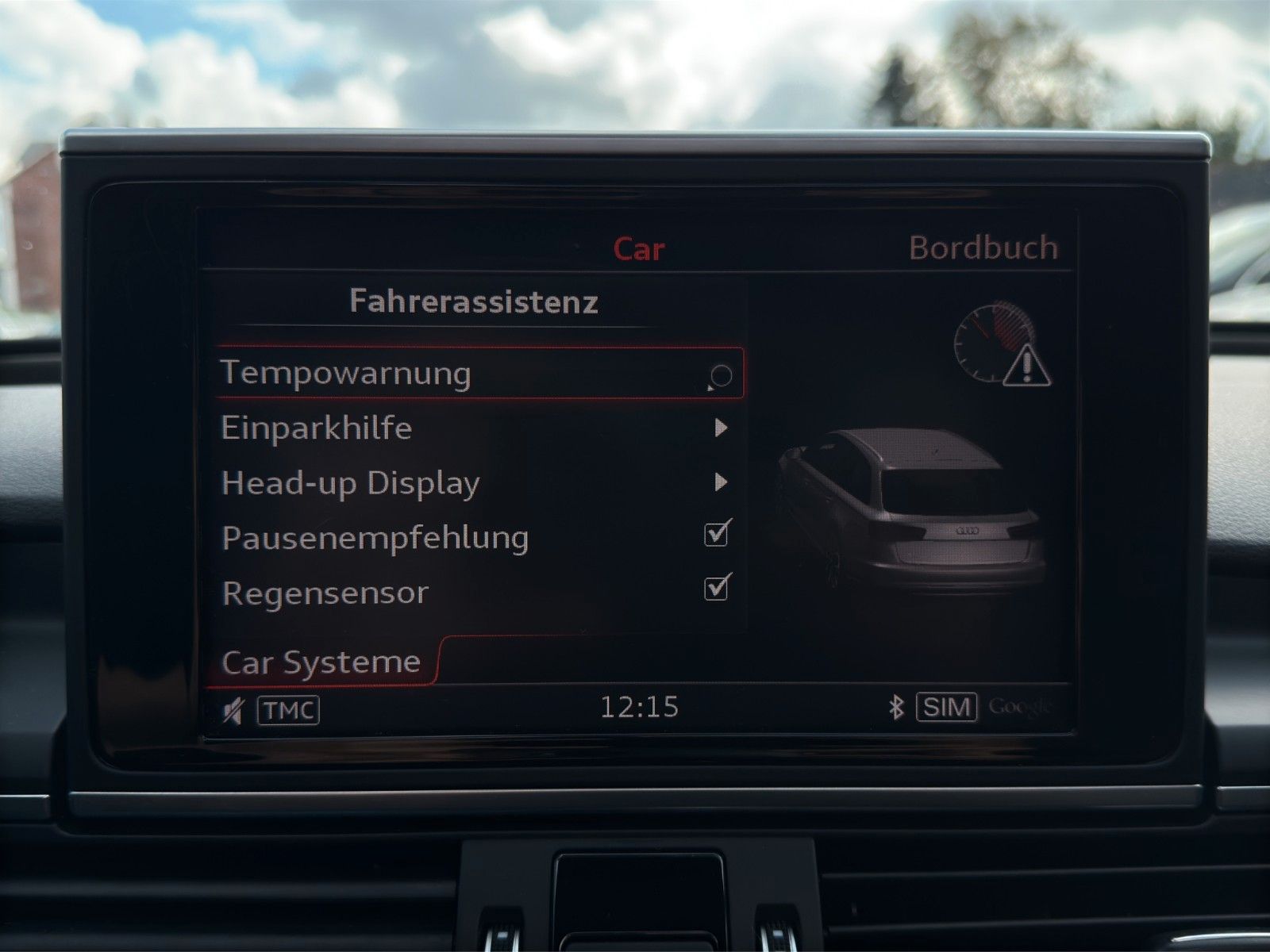The width and height of the screenshot is (1270, 952).
Task: Expand the Einparkhilfe submenu arrow
Action: 719,428
